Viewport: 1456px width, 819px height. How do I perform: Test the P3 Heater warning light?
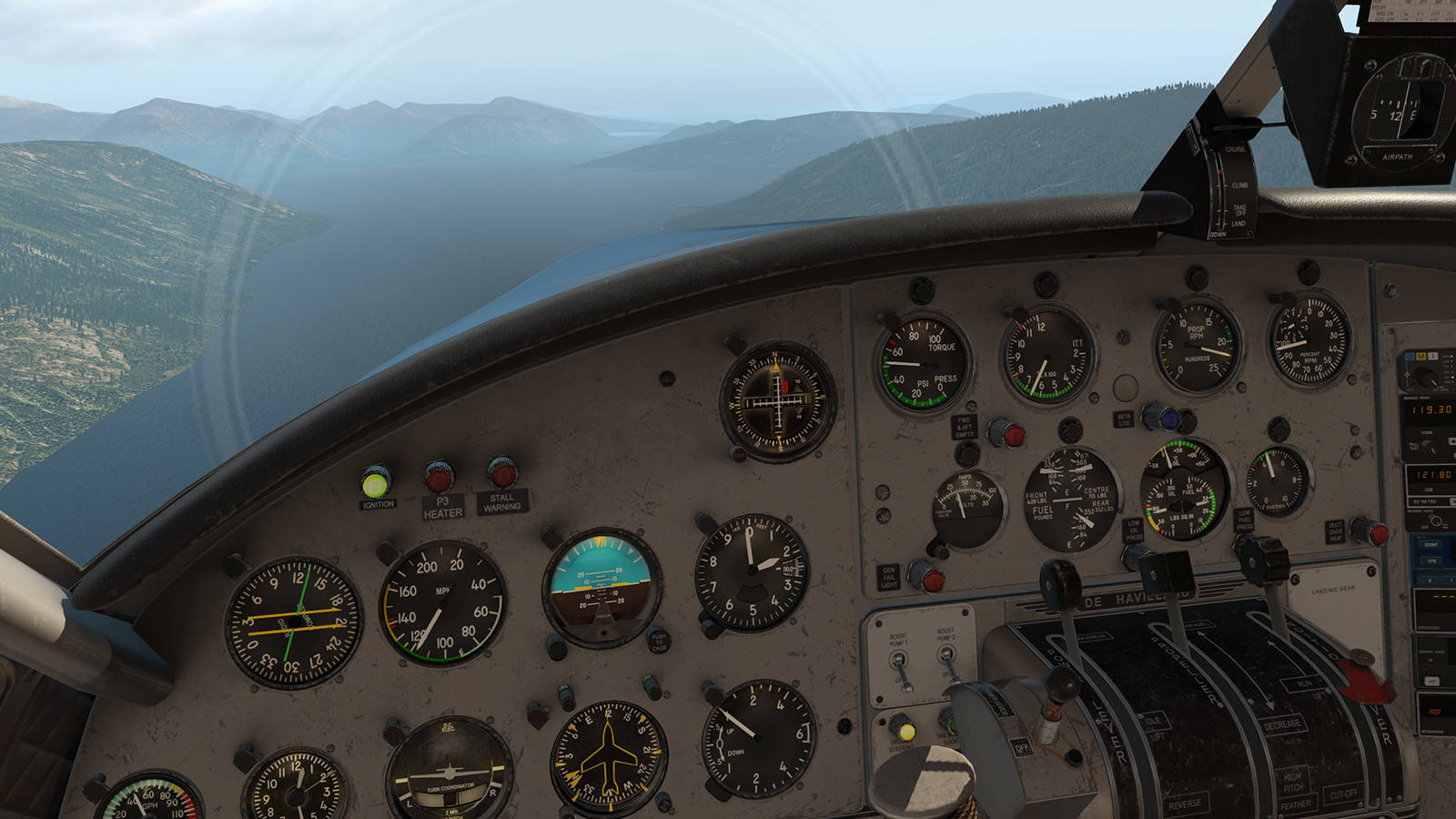tap(440, 477)
